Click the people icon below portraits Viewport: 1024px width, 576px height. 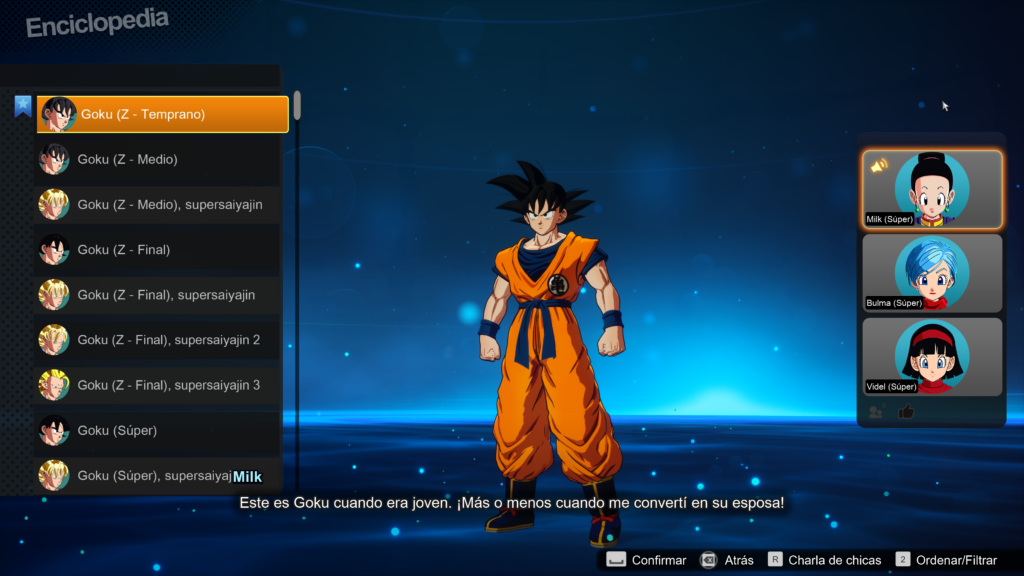(876, 411)
